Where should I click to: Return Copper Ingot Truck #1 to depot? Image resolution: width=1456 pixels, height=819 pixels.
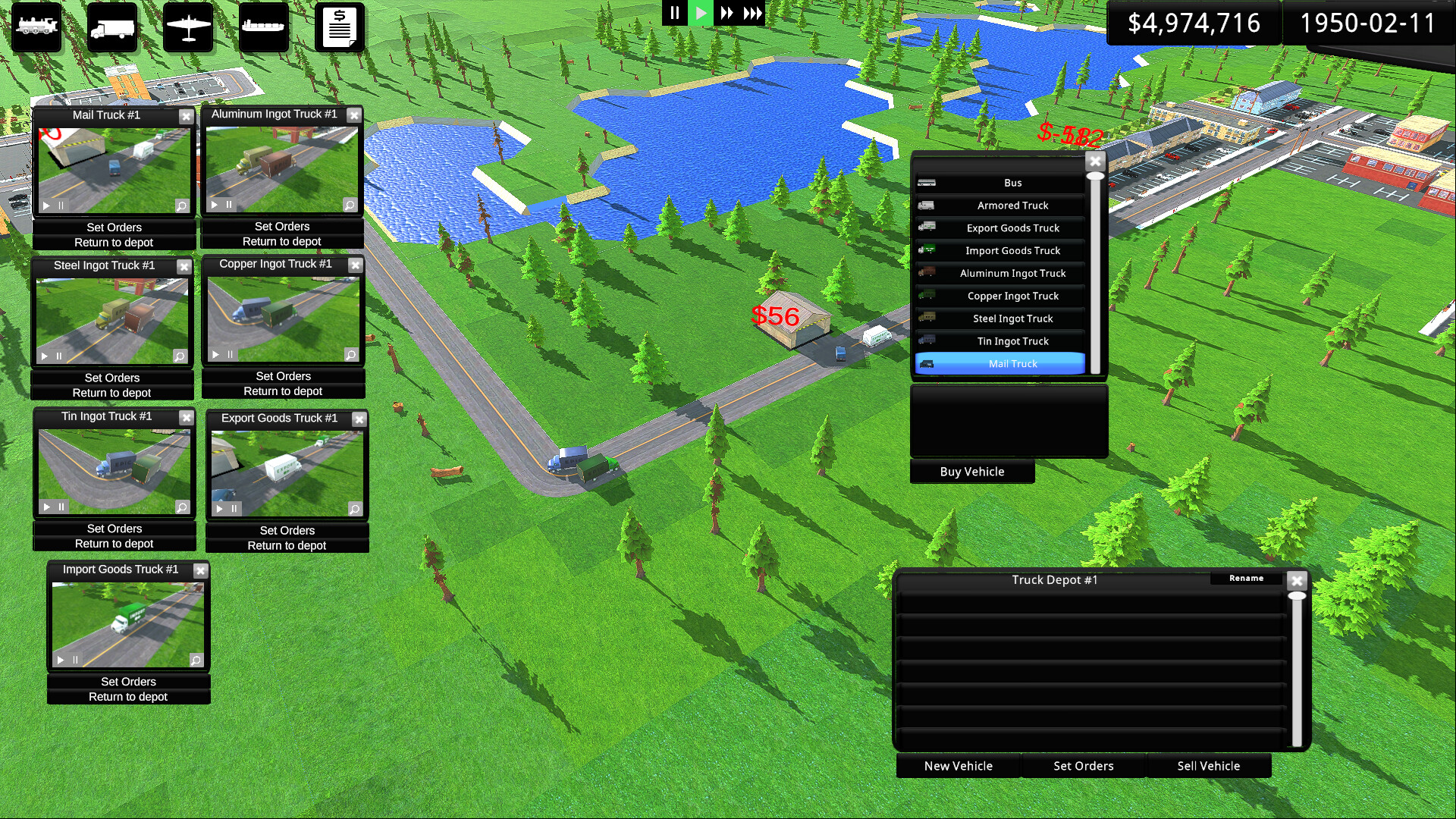coord(283,391)
